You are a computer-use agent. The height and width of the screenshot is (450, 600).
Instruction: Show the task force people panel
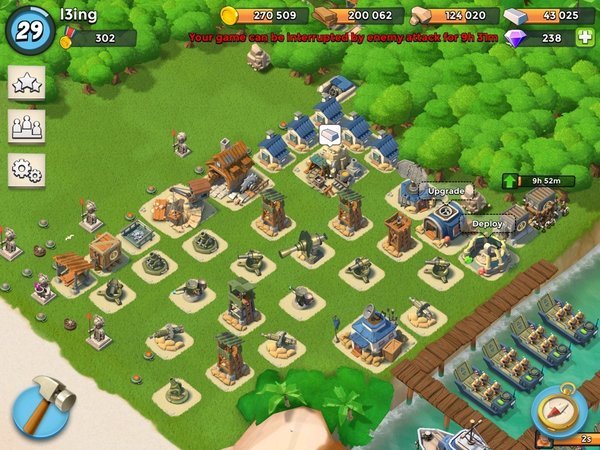[x=26, y=127]
